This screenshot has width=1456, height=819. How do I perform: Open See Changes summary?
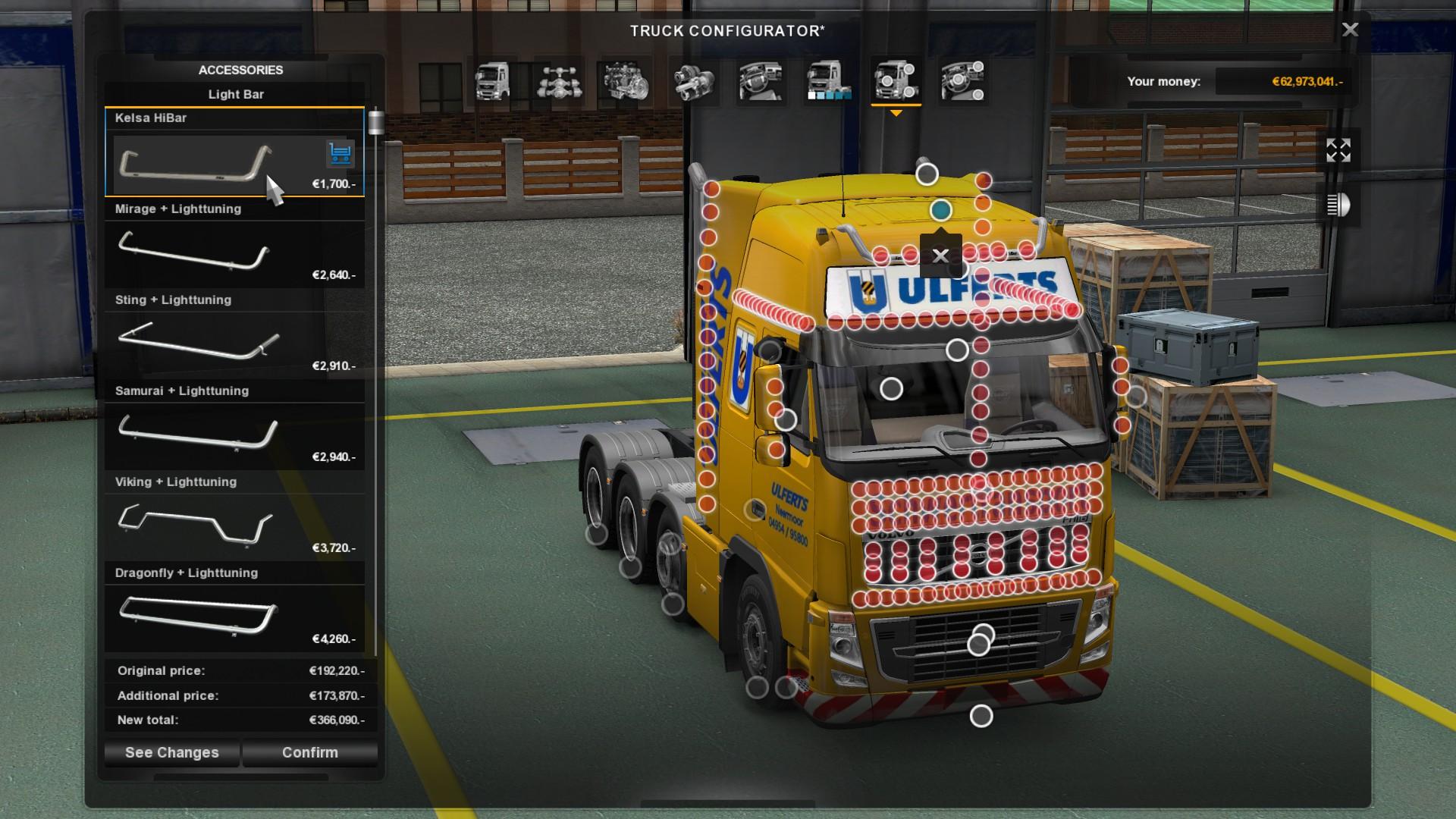click(172, 752)
